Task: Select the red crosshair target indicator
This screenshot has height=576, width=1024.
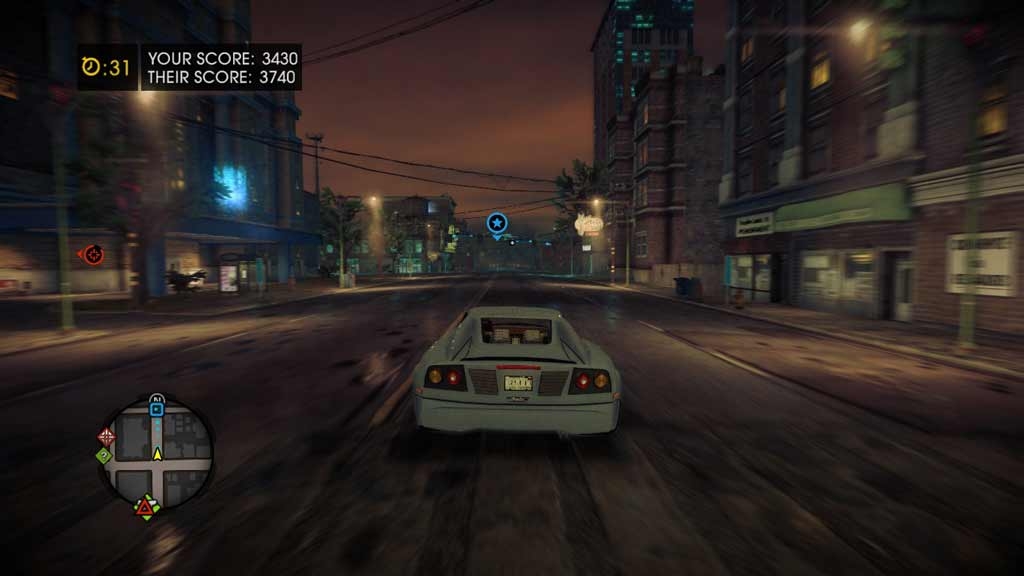Action: pyautogui.click(x=92, y=254)
